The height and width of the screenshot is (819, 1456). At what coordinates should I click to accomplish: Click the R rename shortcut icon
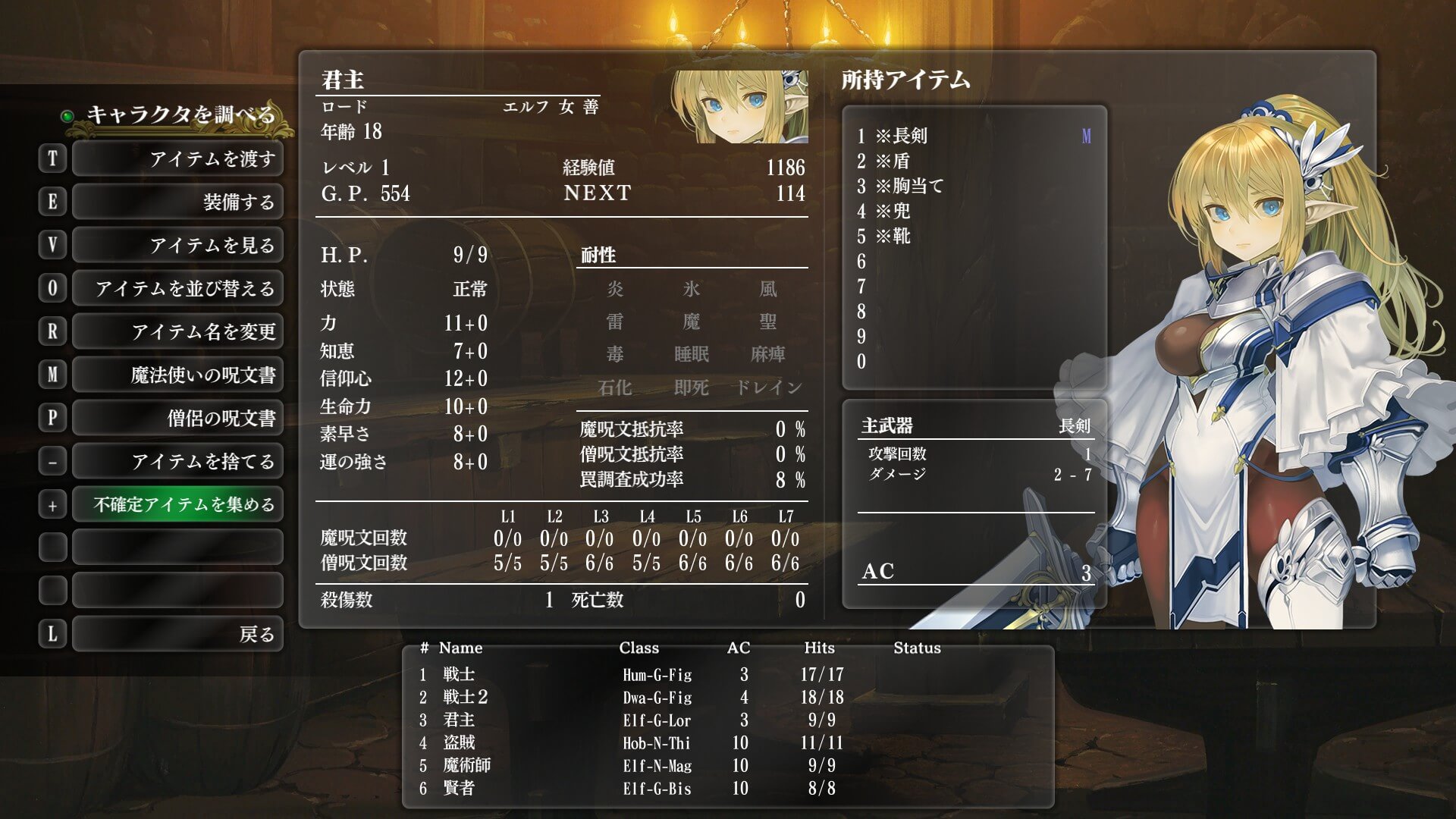(52, 331)
